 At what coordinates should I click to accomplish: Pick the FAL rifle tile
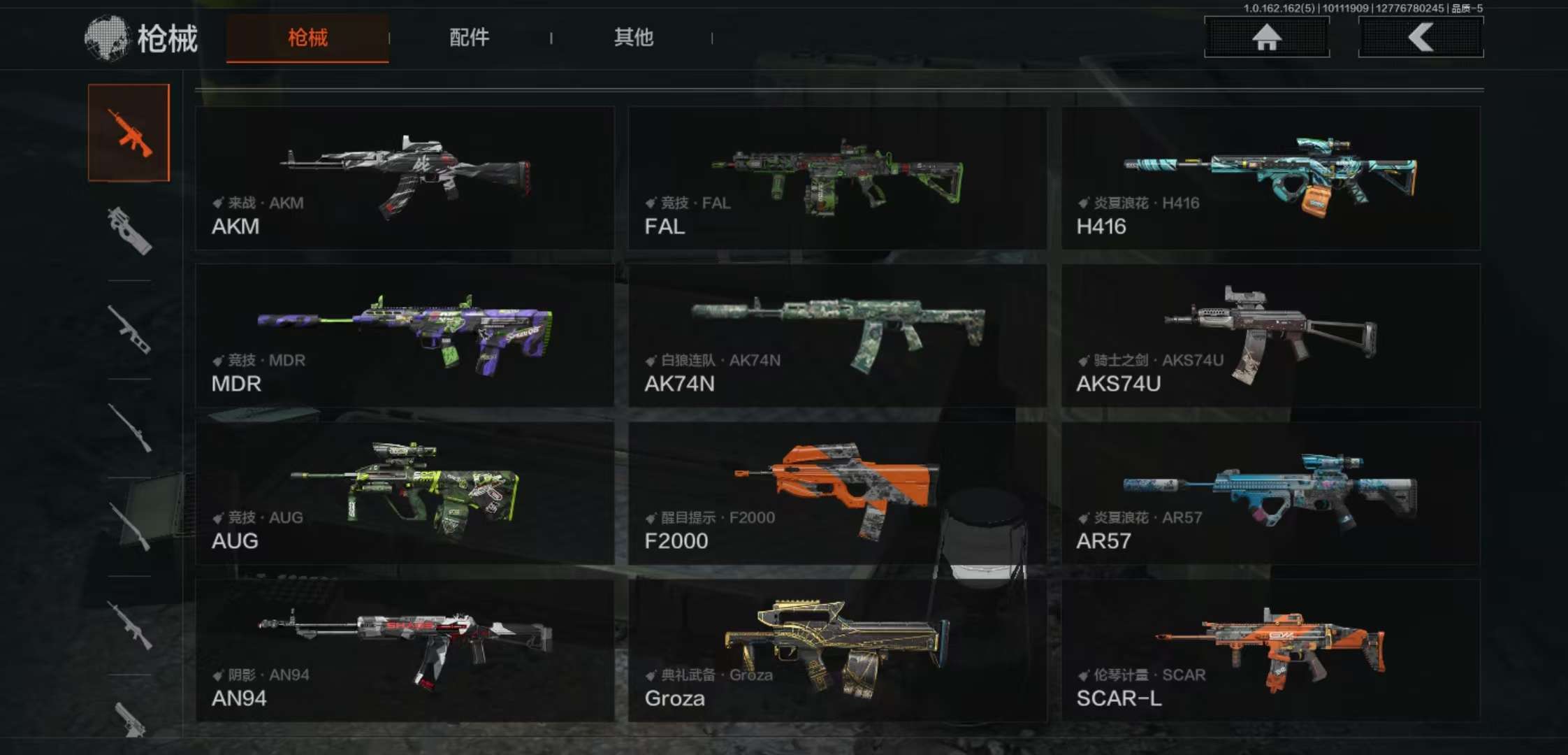pos(837,178)
